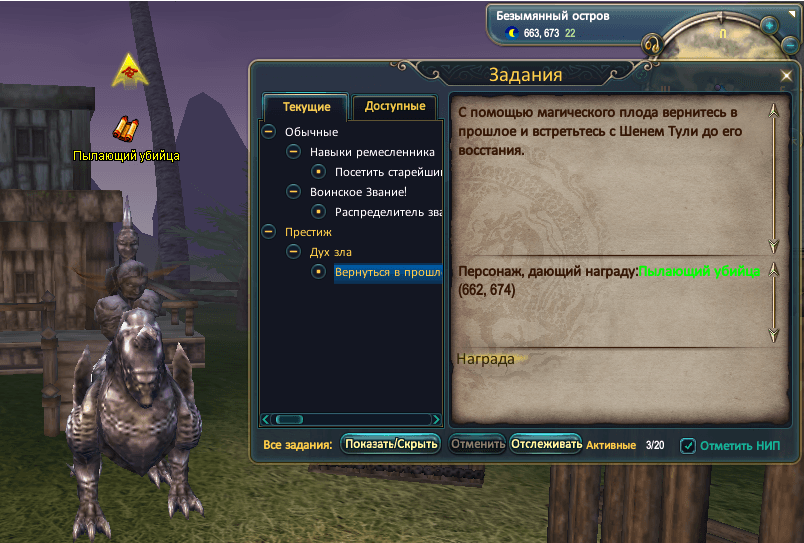Close the Задания quest window

(786, 76)
